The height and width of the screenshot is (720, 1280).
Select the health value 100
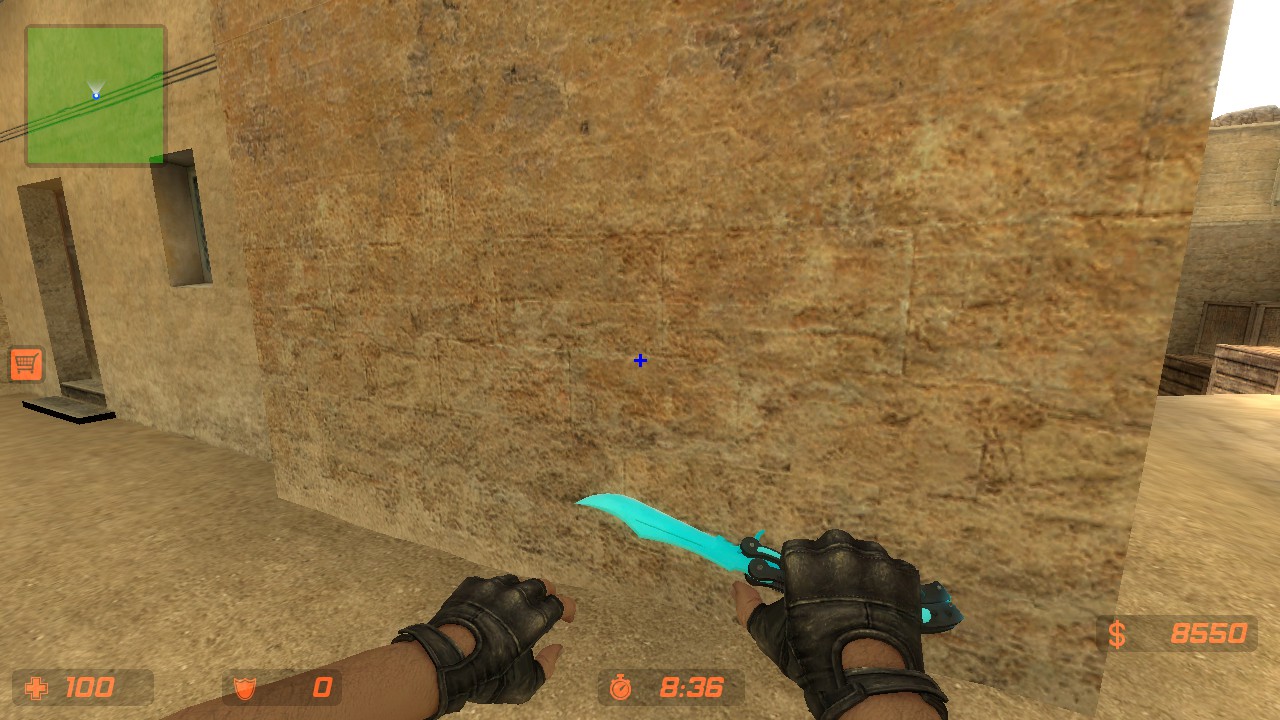tap(90, 687)
